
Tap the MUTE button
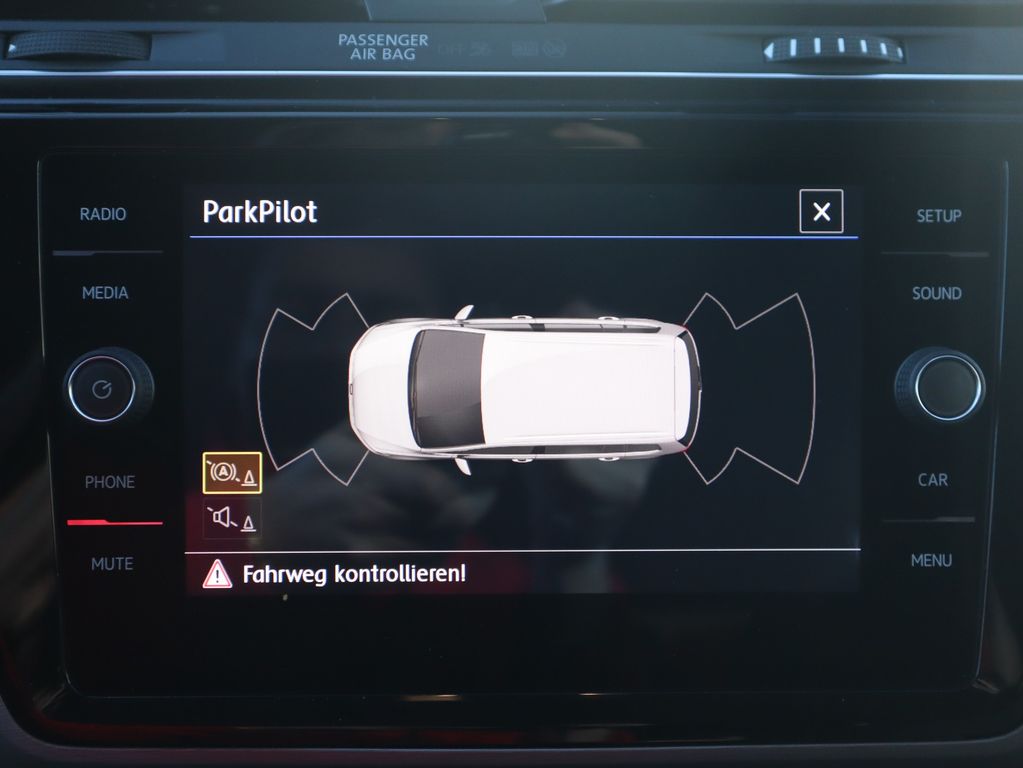click(111, 564)
